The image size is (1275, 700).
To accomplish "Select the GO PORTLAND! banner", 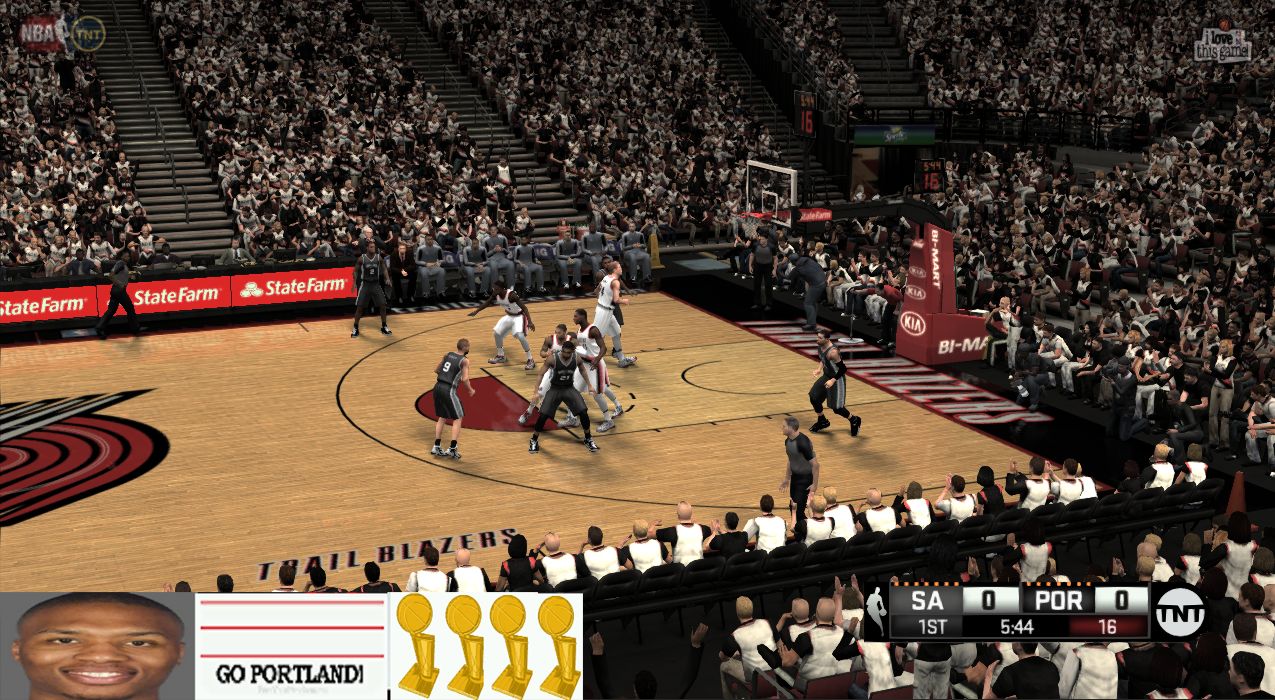I will pyautogui.click(x=291, y=646).
